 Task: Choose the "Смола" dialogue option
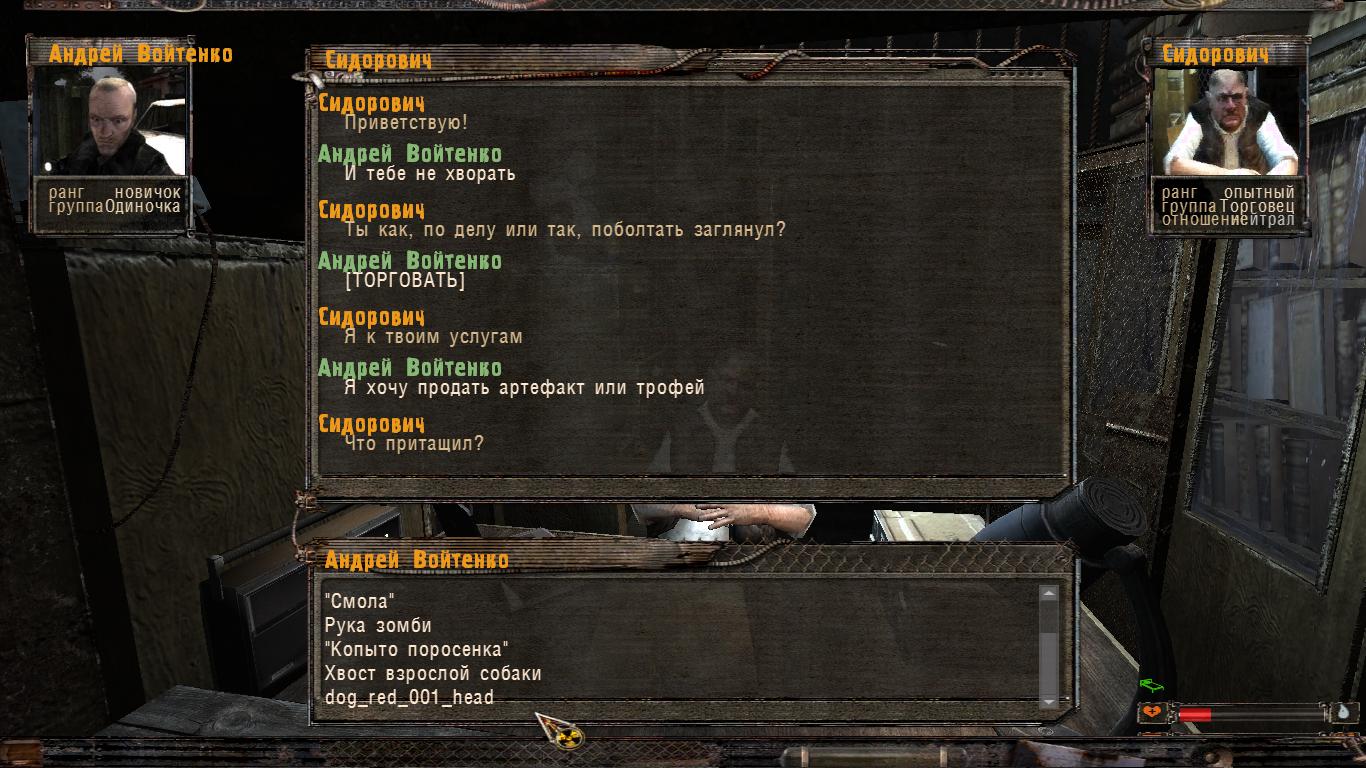360,602
